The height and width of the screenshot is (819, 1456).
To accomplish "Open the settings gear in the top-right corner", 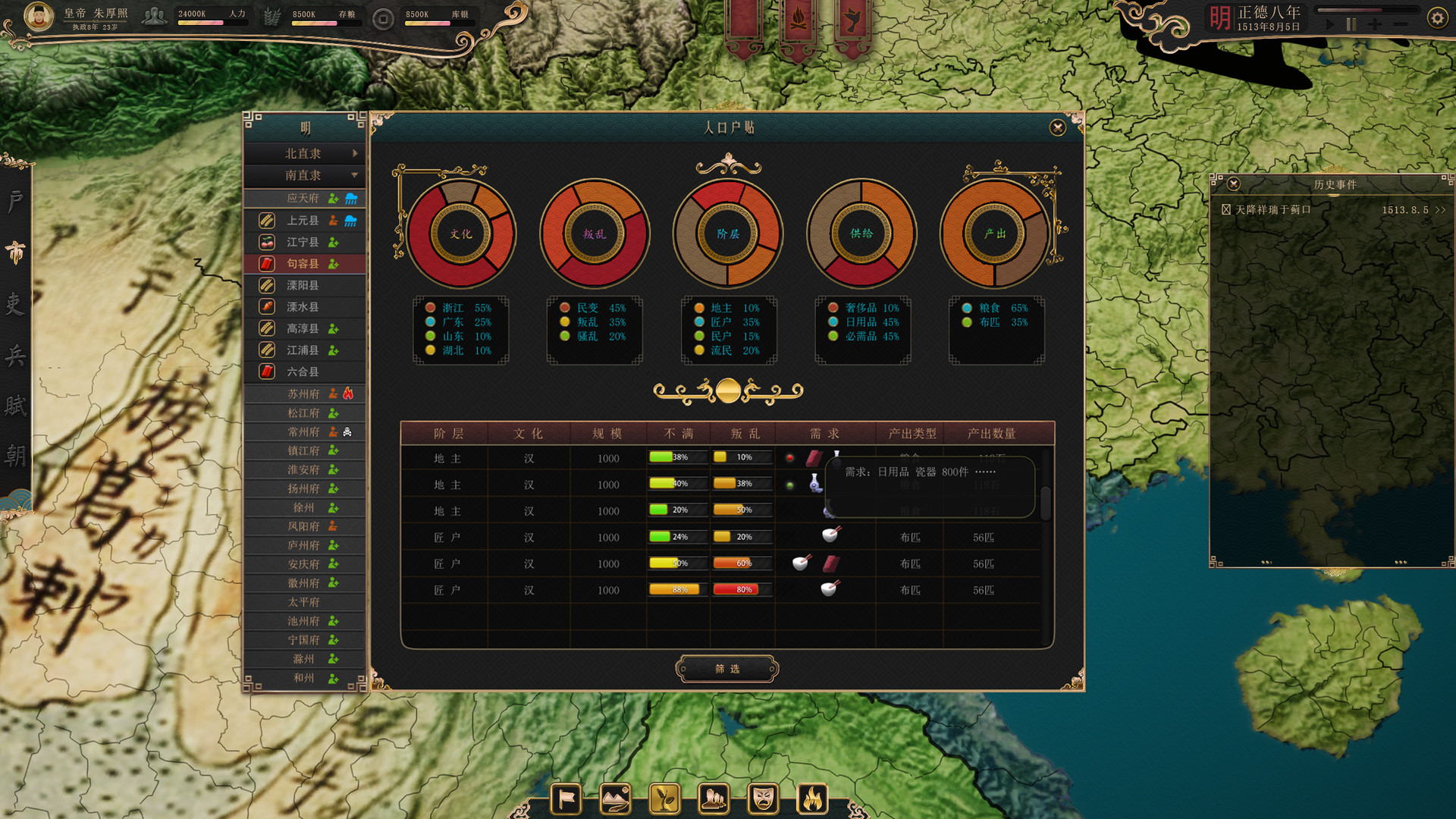I will tap(1438, 17).
